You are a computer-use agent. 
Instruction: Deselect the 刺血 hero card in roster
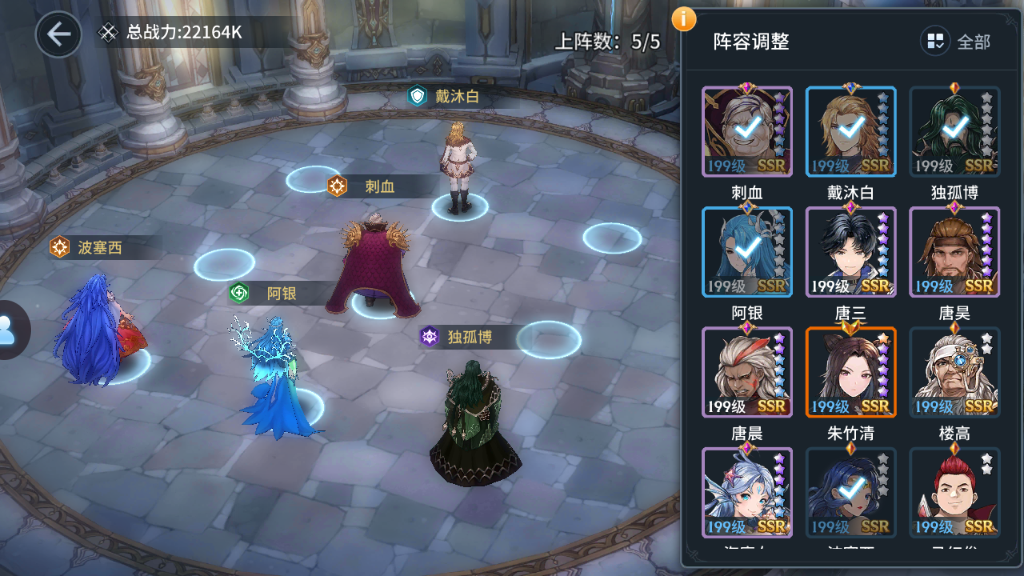[747, 131]
